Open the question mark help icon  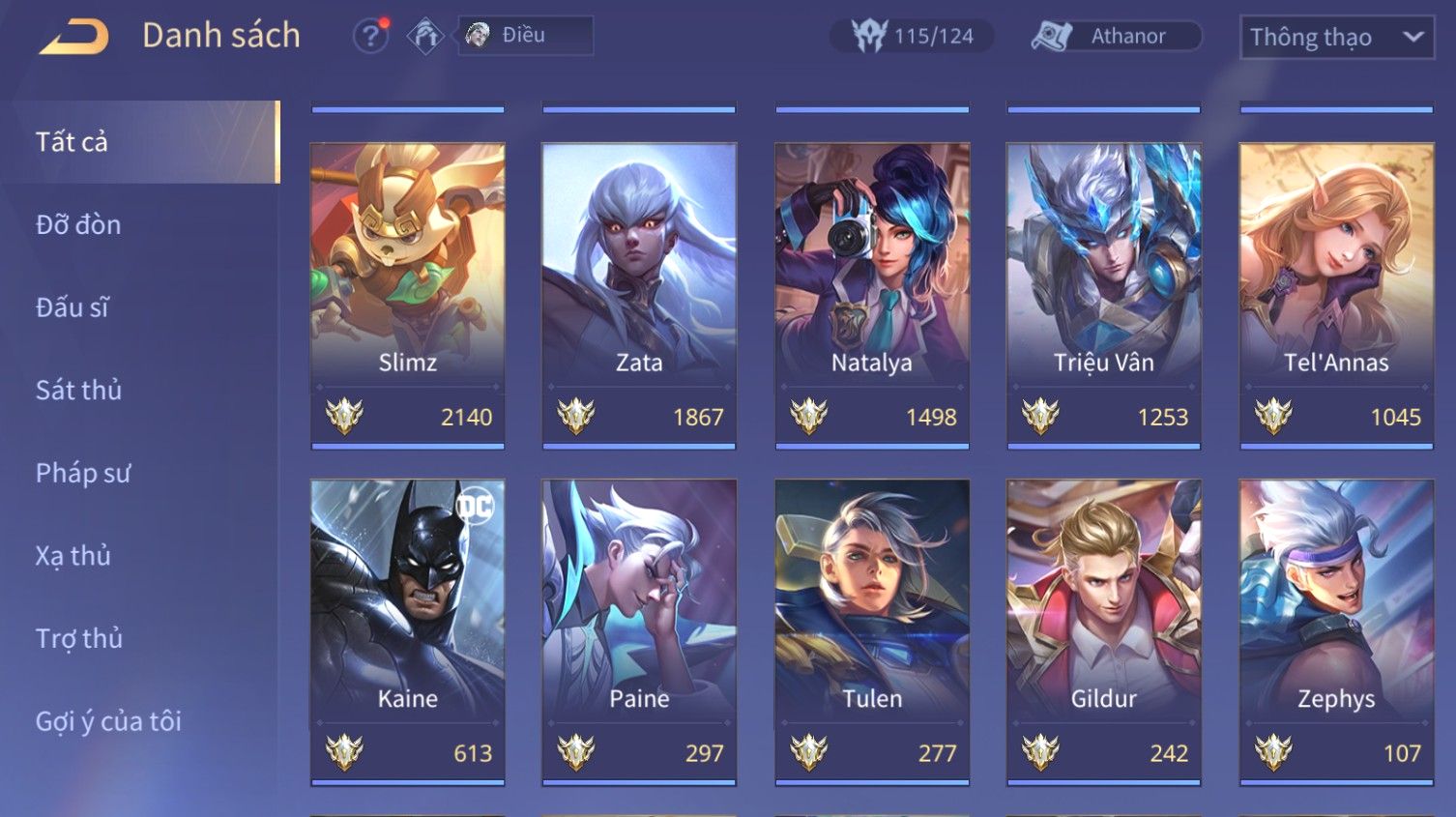[x=370, y=37]
